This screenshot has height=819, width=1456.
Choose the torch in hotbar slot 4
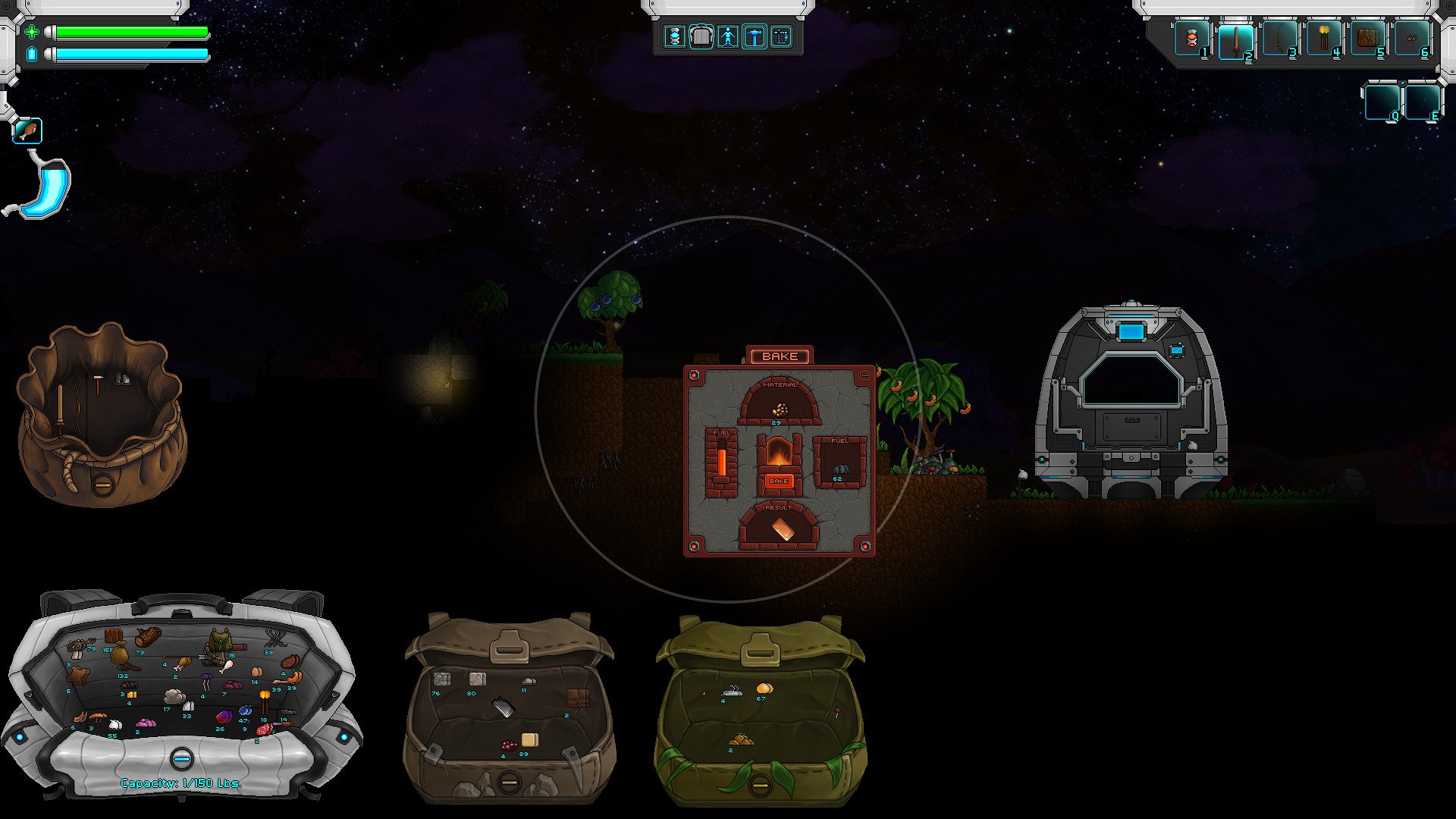tap(1323, 39)
